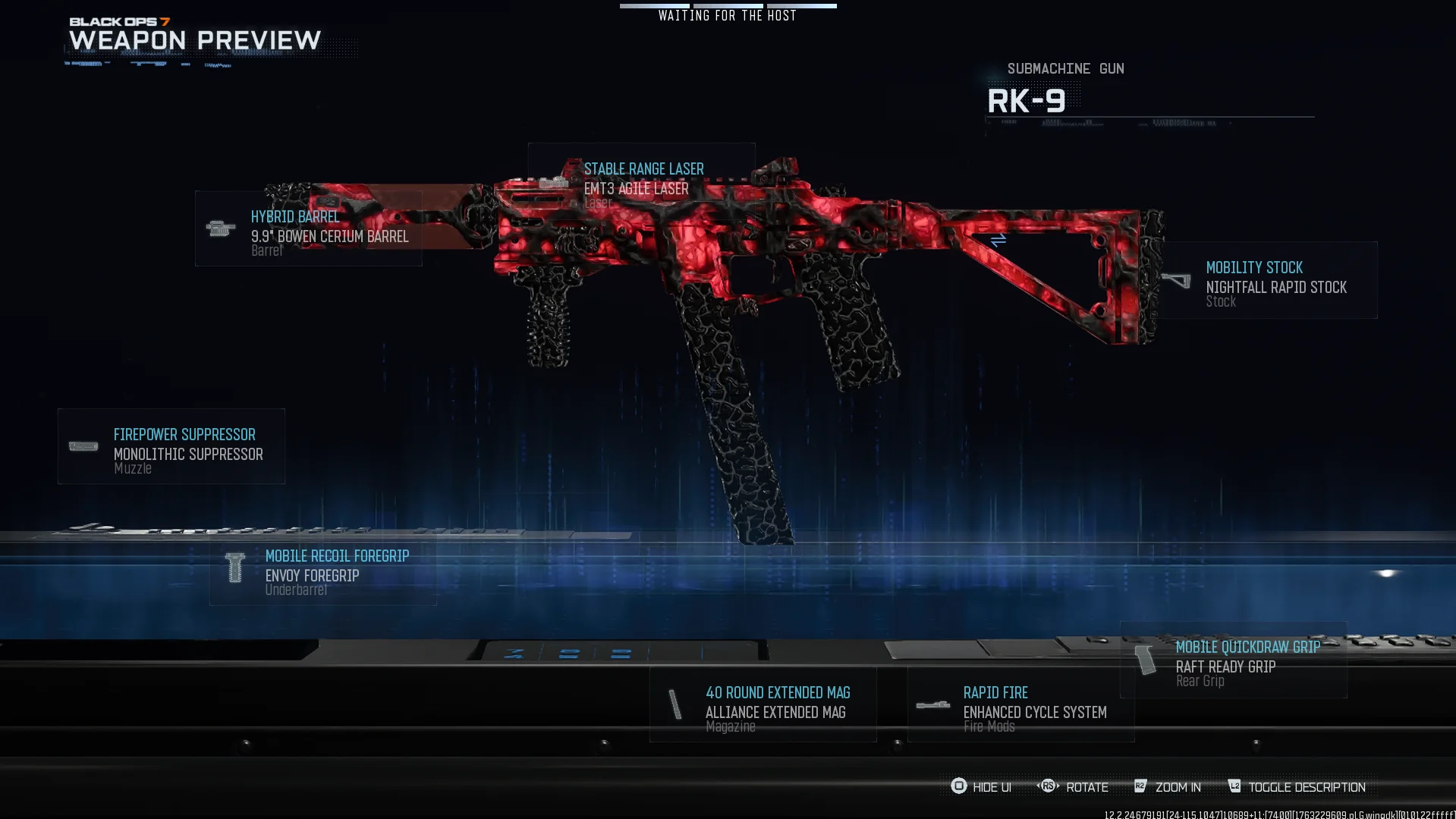Viewport: 1456px width, 819px height.
Task: Open the Mobile Quickdraw Grip panel
Action: pyautogui.click(x=1234, y=660)
